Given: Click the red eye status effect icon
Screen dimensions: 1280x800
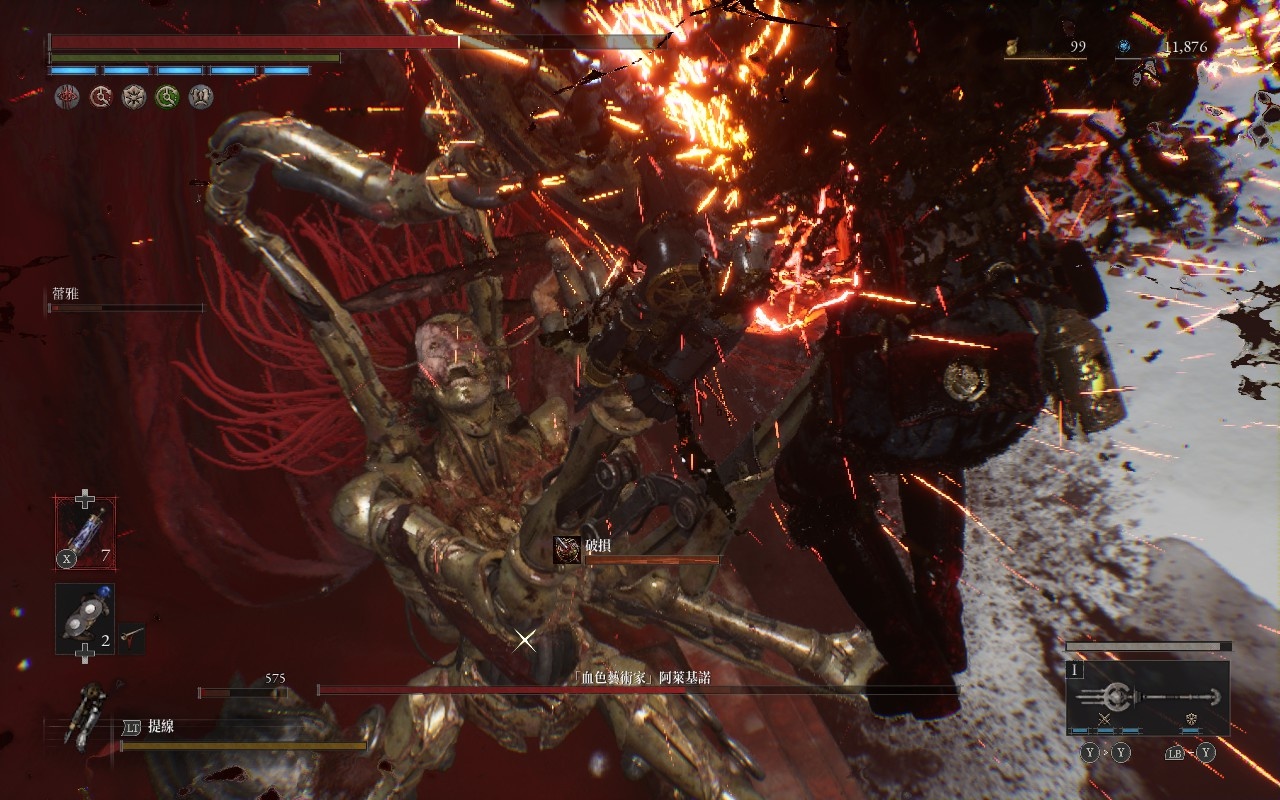Looking at the screenshot, I should [x=67, y=97].
